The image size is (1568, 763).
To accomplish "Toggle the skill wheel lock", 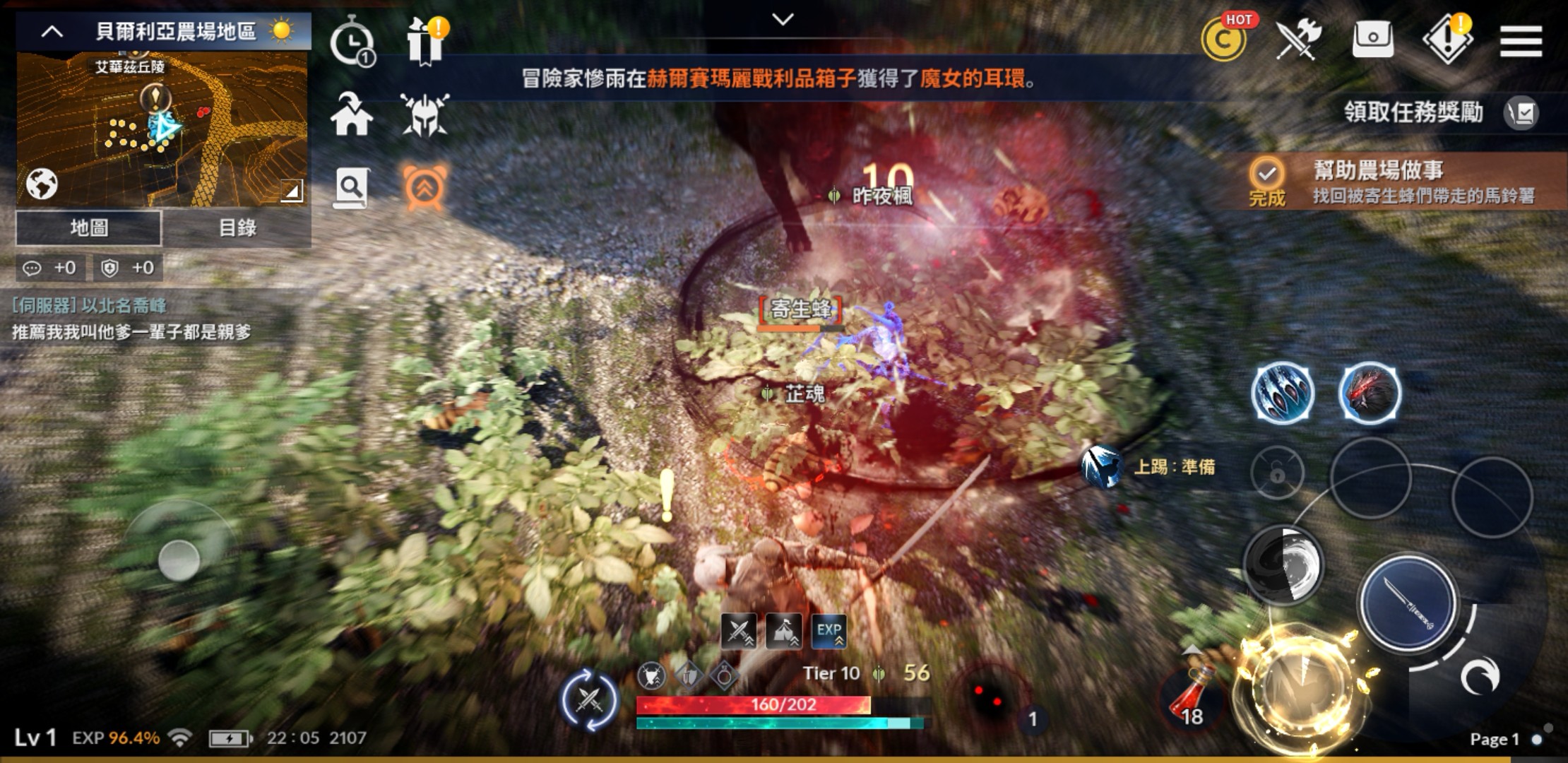I will 1277,473.
